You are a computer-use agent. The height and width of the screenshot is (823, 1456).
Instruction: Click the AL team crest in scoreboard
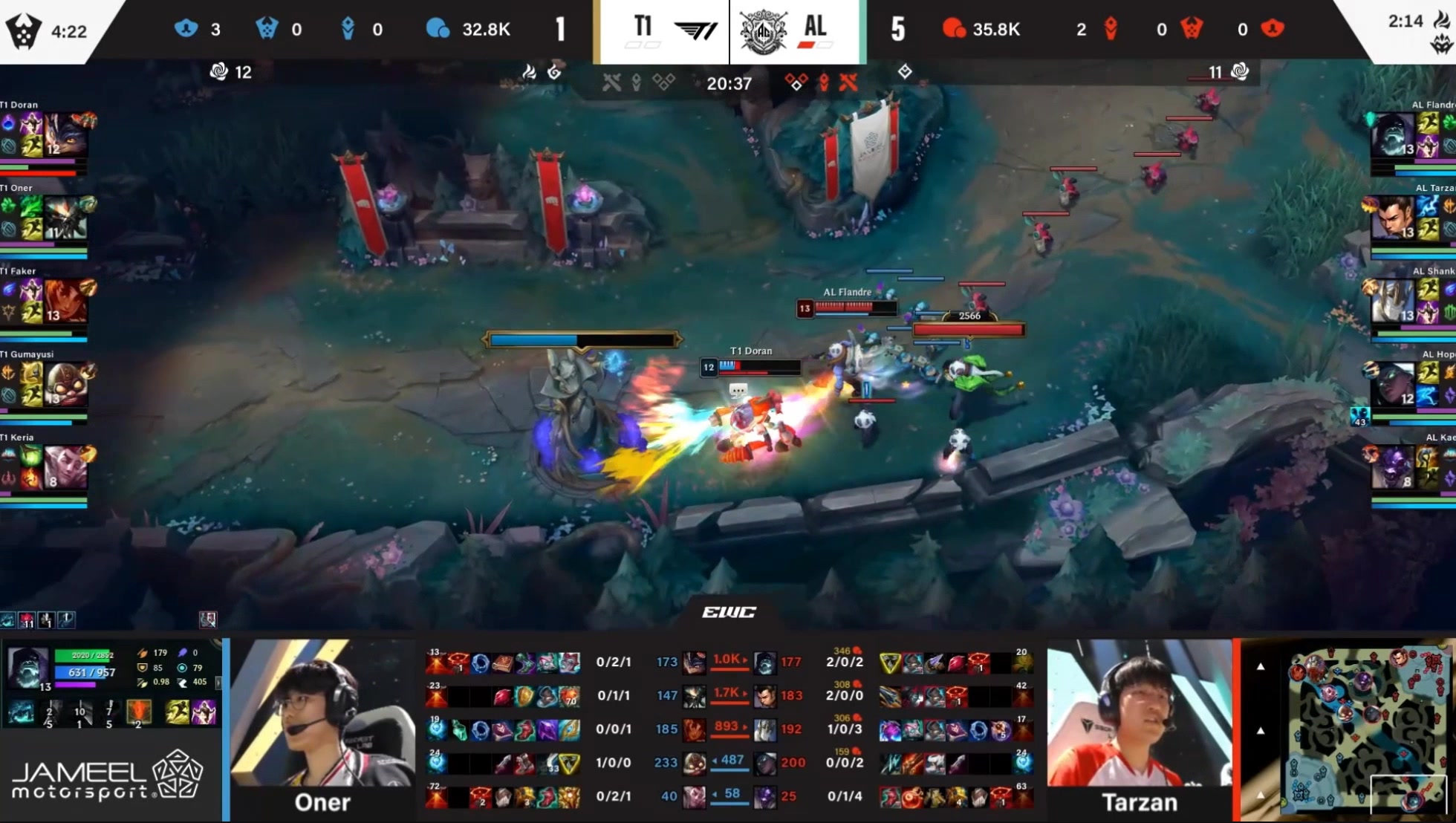[763, 31]
